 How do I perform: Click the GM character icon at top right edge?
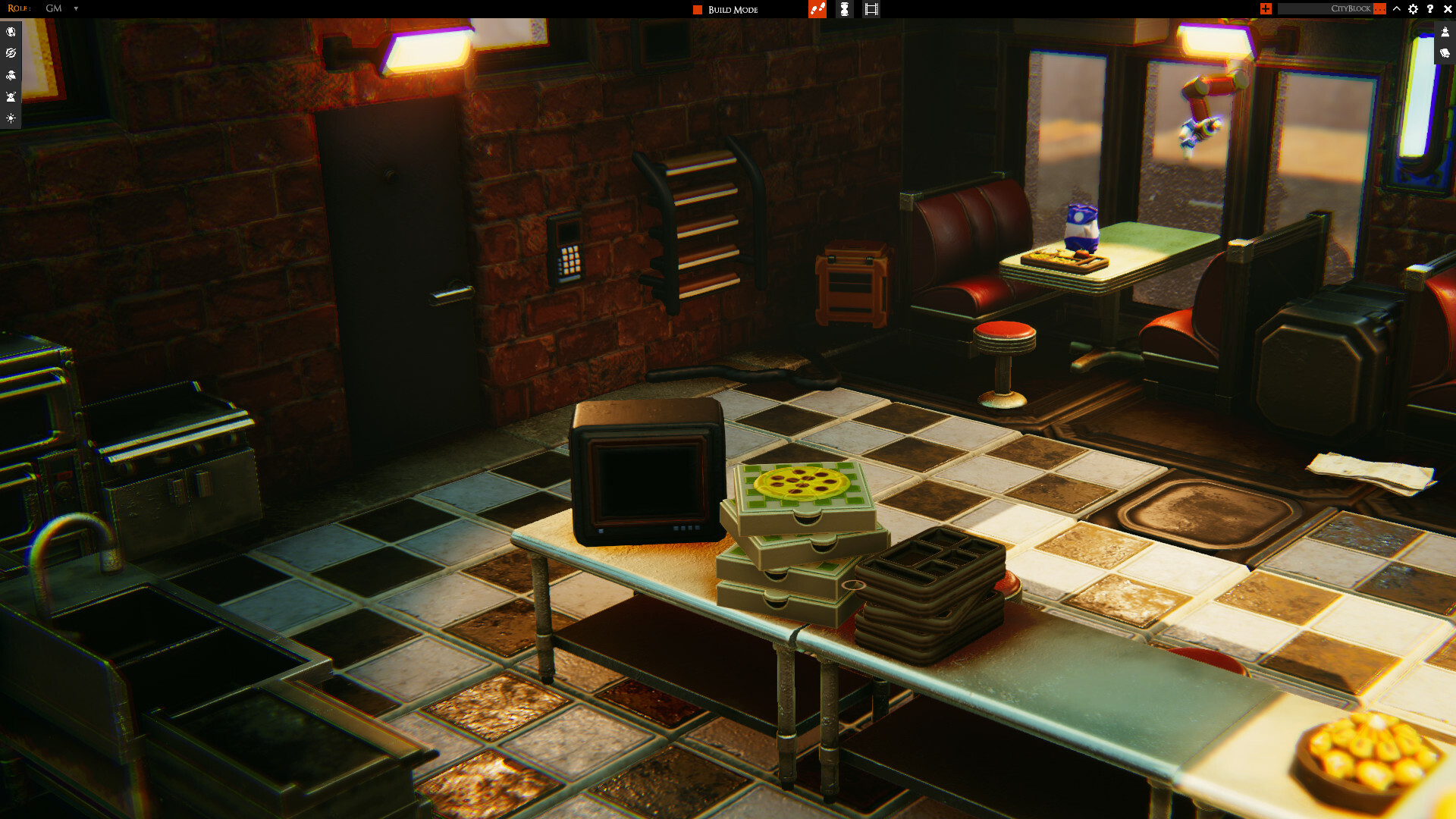click(1445, 33)
